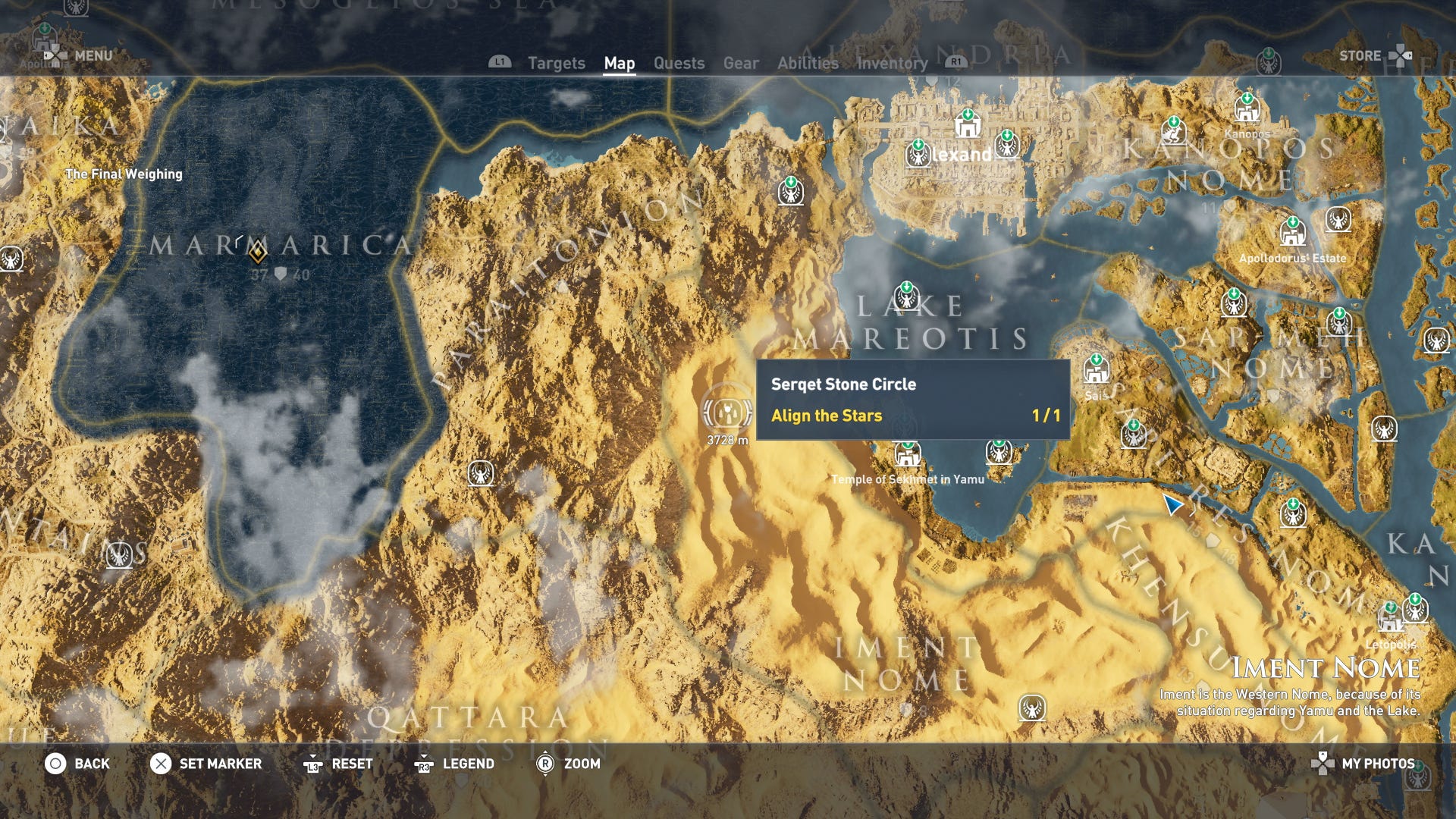The height and width of the screenshot is (819, 1456).
Task: Open the Inventory tab
Action: [x=892, y=63]
